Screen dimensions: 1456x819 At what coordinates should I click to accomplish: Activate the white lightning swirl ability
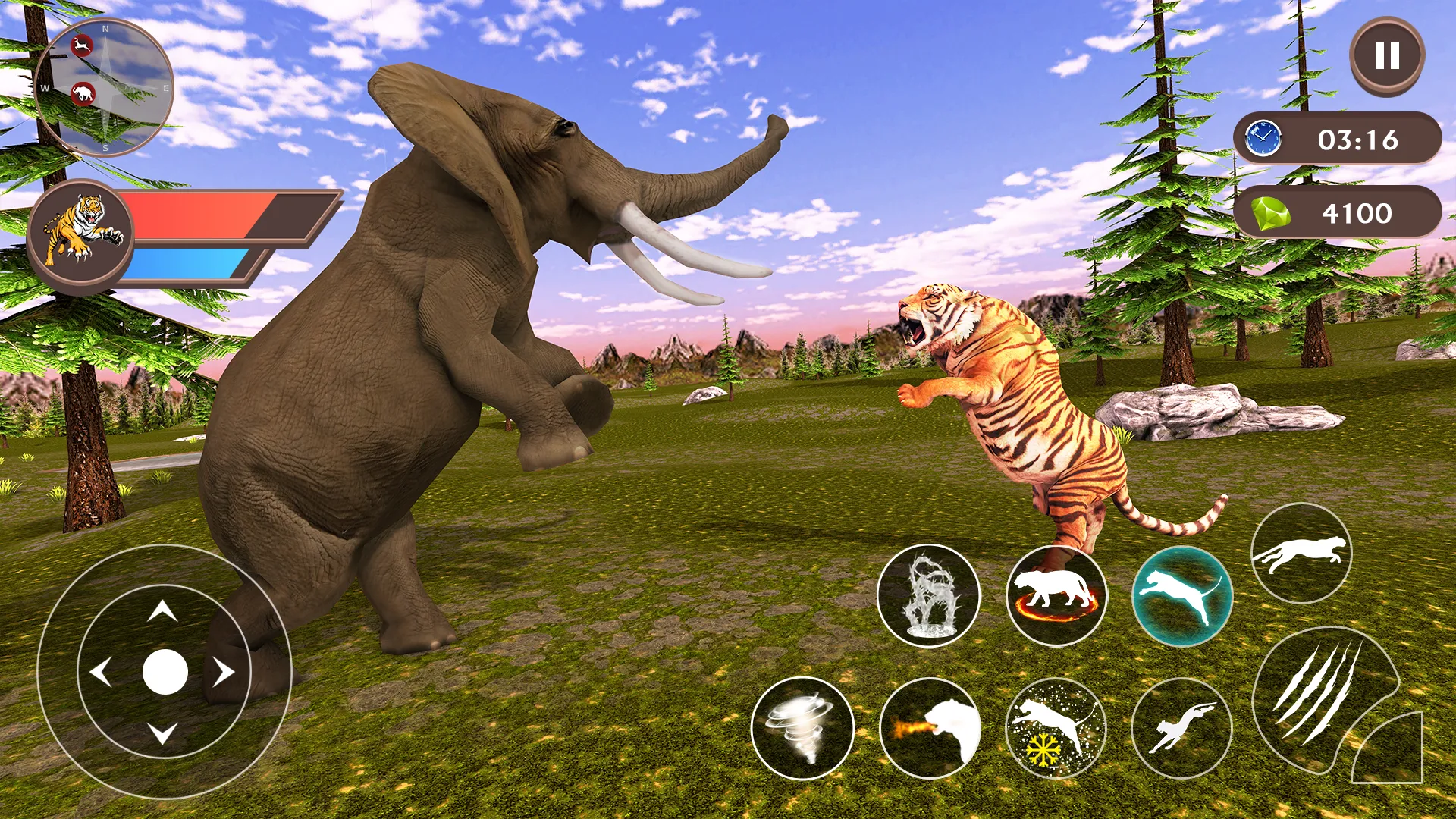[928, 596]
